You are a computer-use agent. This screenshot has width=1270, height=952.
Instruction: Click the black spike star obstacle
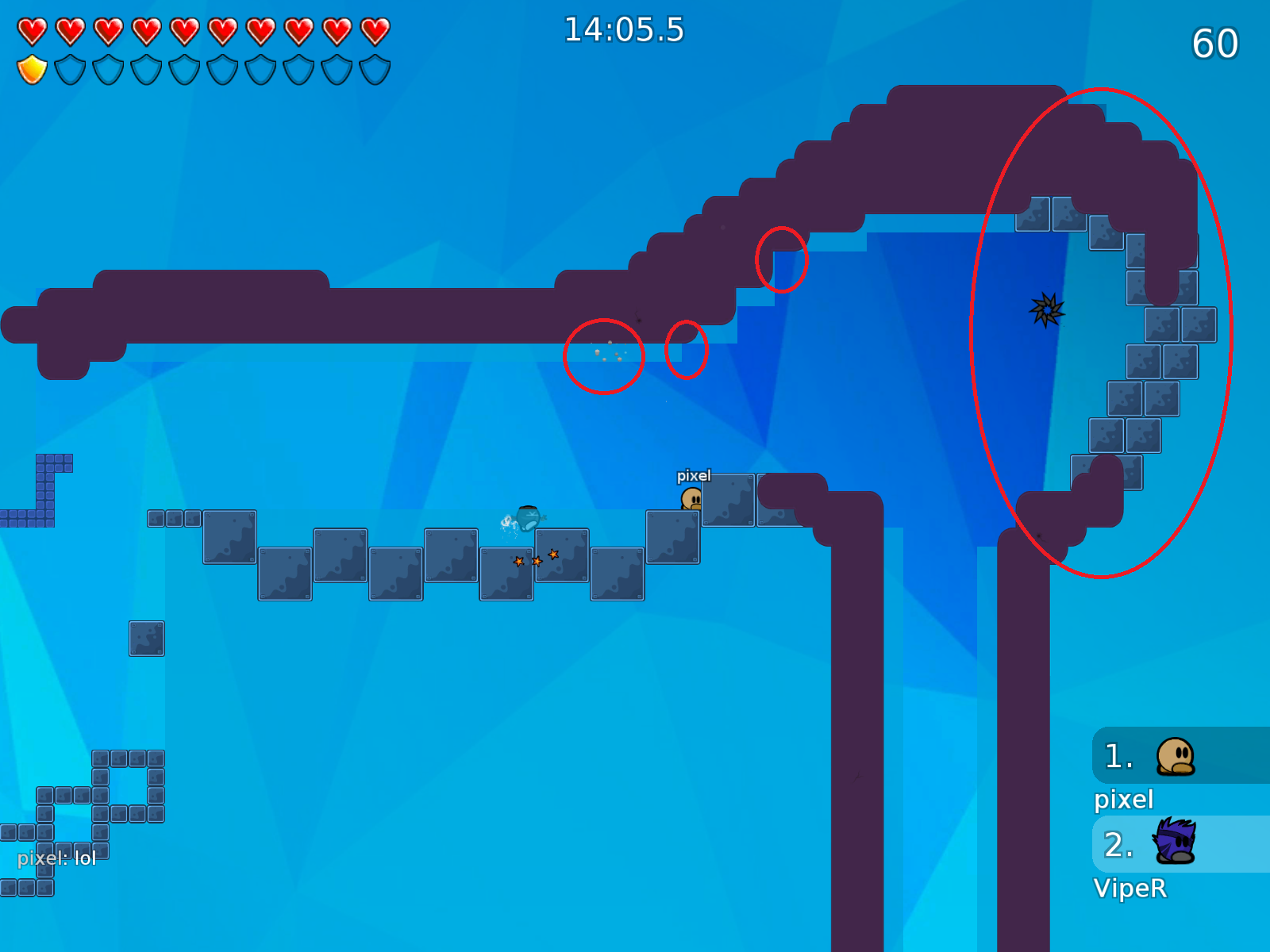point(1046,310)
